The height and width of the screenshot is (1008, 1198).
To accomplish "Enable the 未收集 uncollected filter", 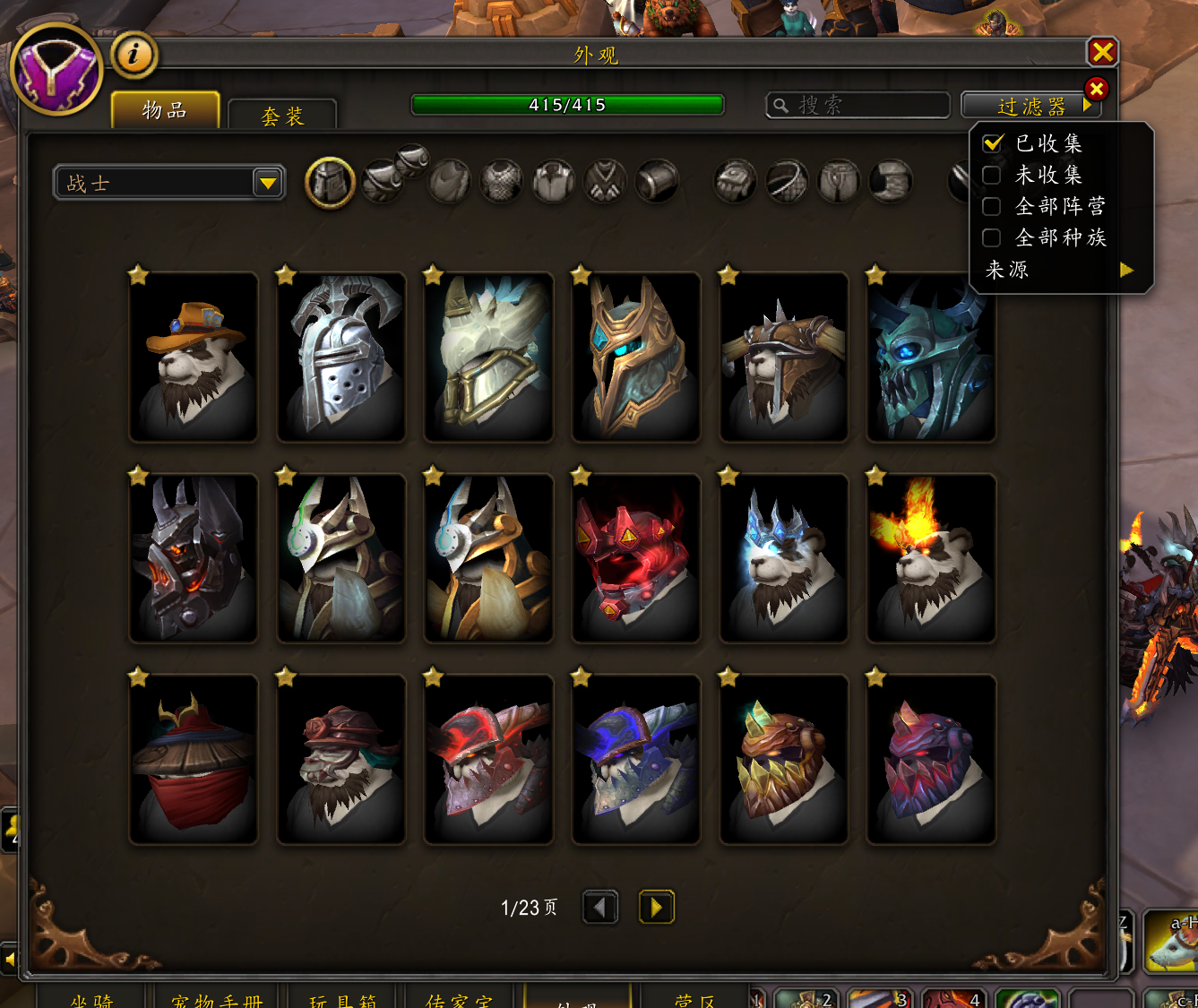I will [992, 175].
